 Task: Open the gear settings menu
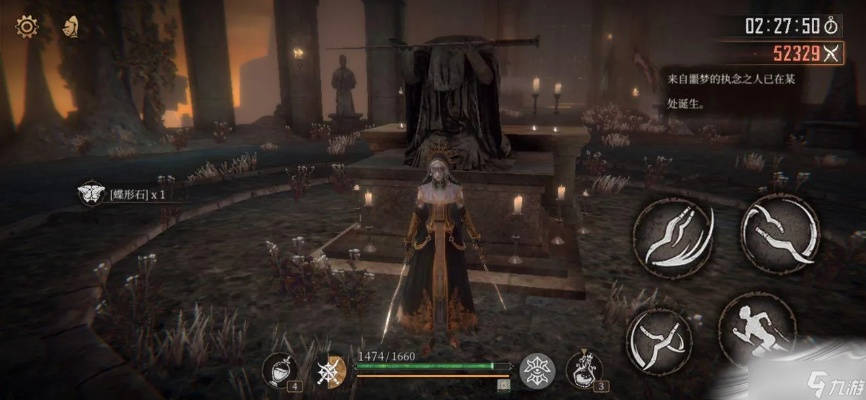click(x=26, y=27)
